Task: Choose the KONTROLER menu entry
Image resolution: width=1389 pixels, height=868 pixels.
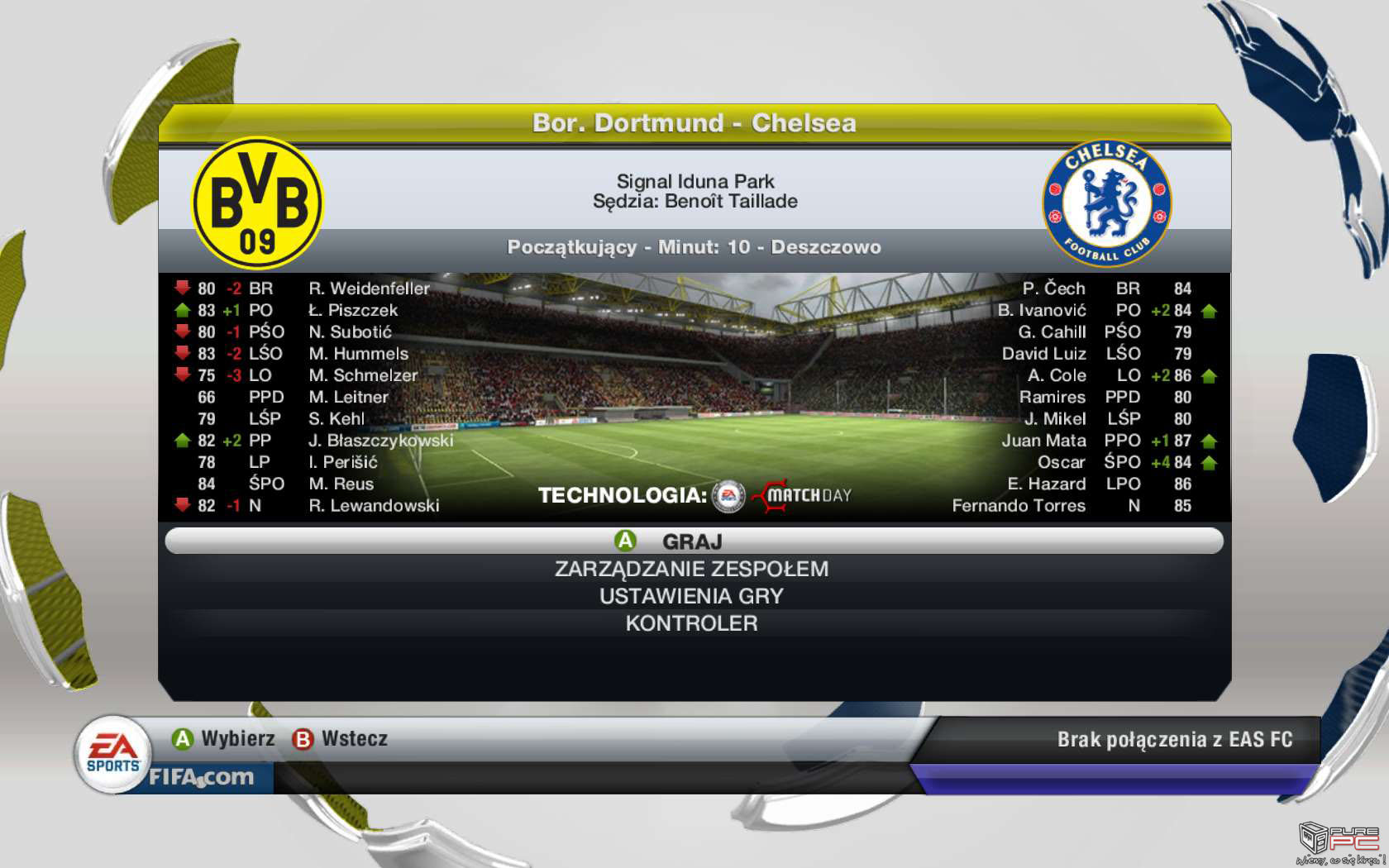Action: pos(691,623)
